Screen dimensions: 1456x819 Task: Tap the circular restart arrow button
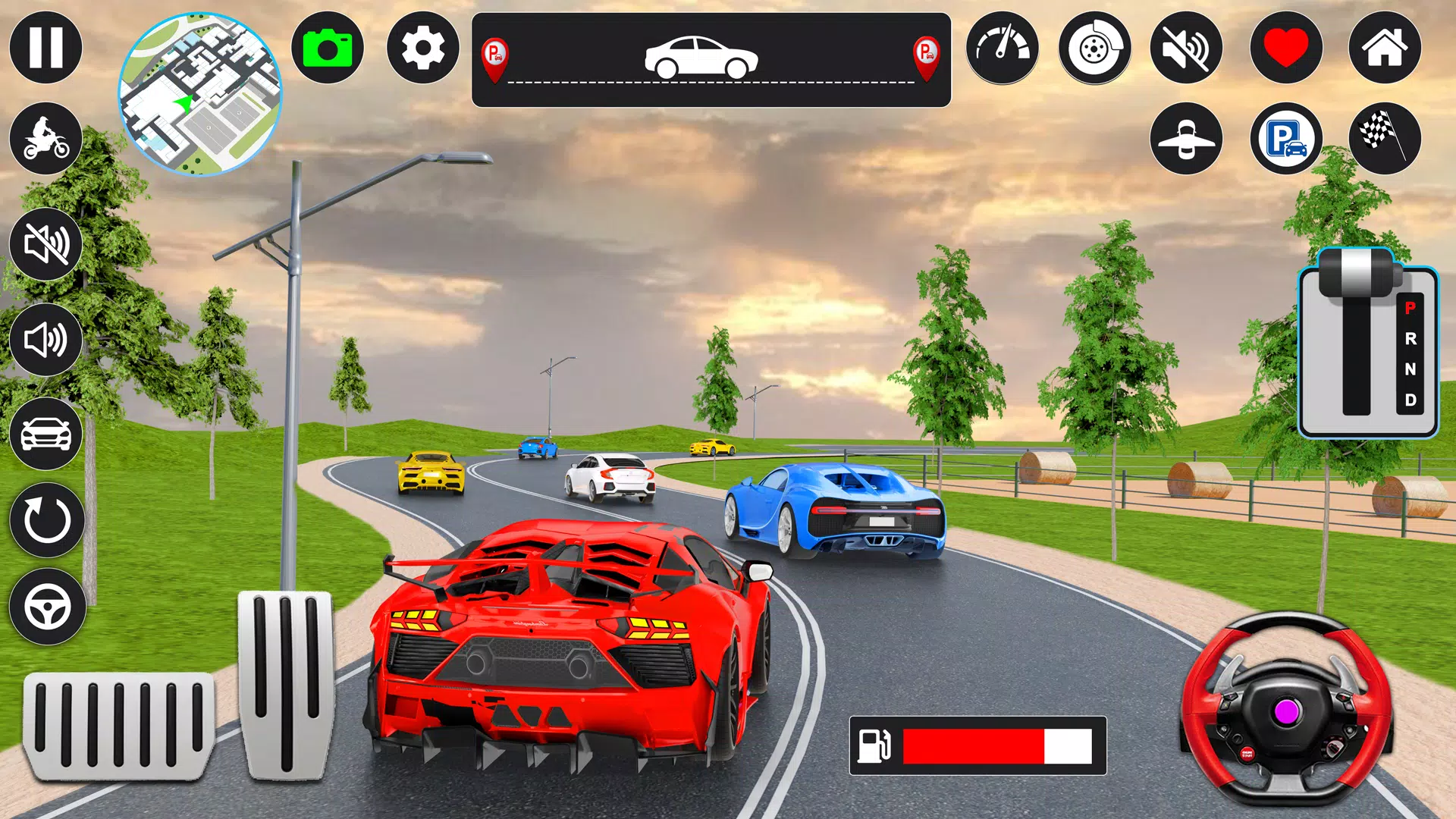(x=47, y=520)
